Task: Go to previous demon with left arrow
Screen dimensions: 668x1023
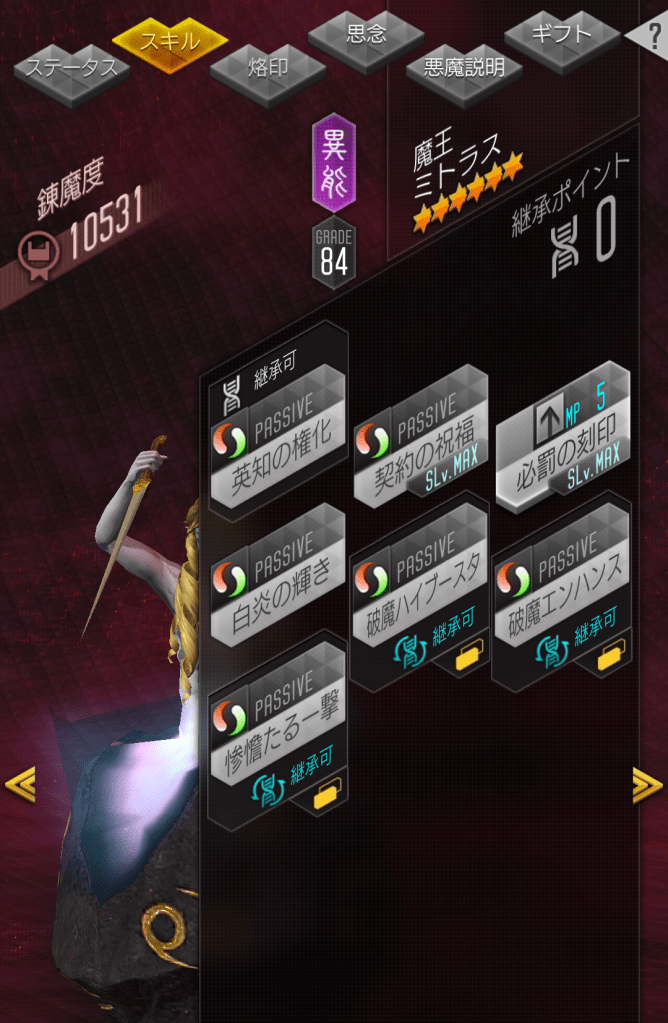Action: 20,784
